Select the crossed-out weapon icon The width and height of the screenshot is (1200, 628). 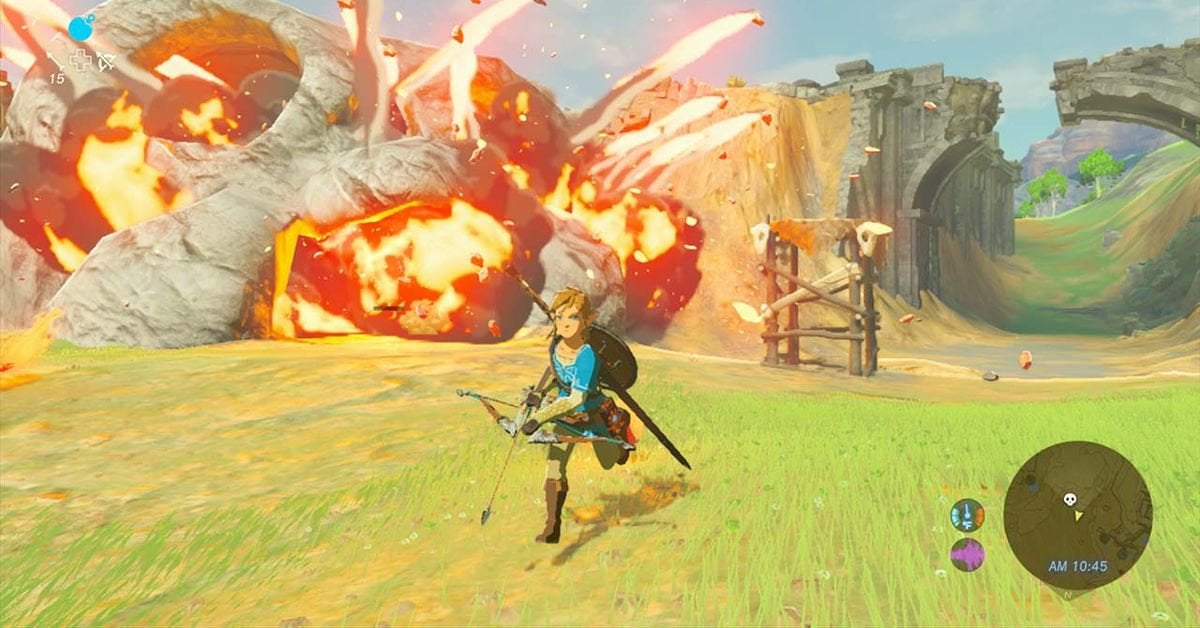(x=105, y=61)
